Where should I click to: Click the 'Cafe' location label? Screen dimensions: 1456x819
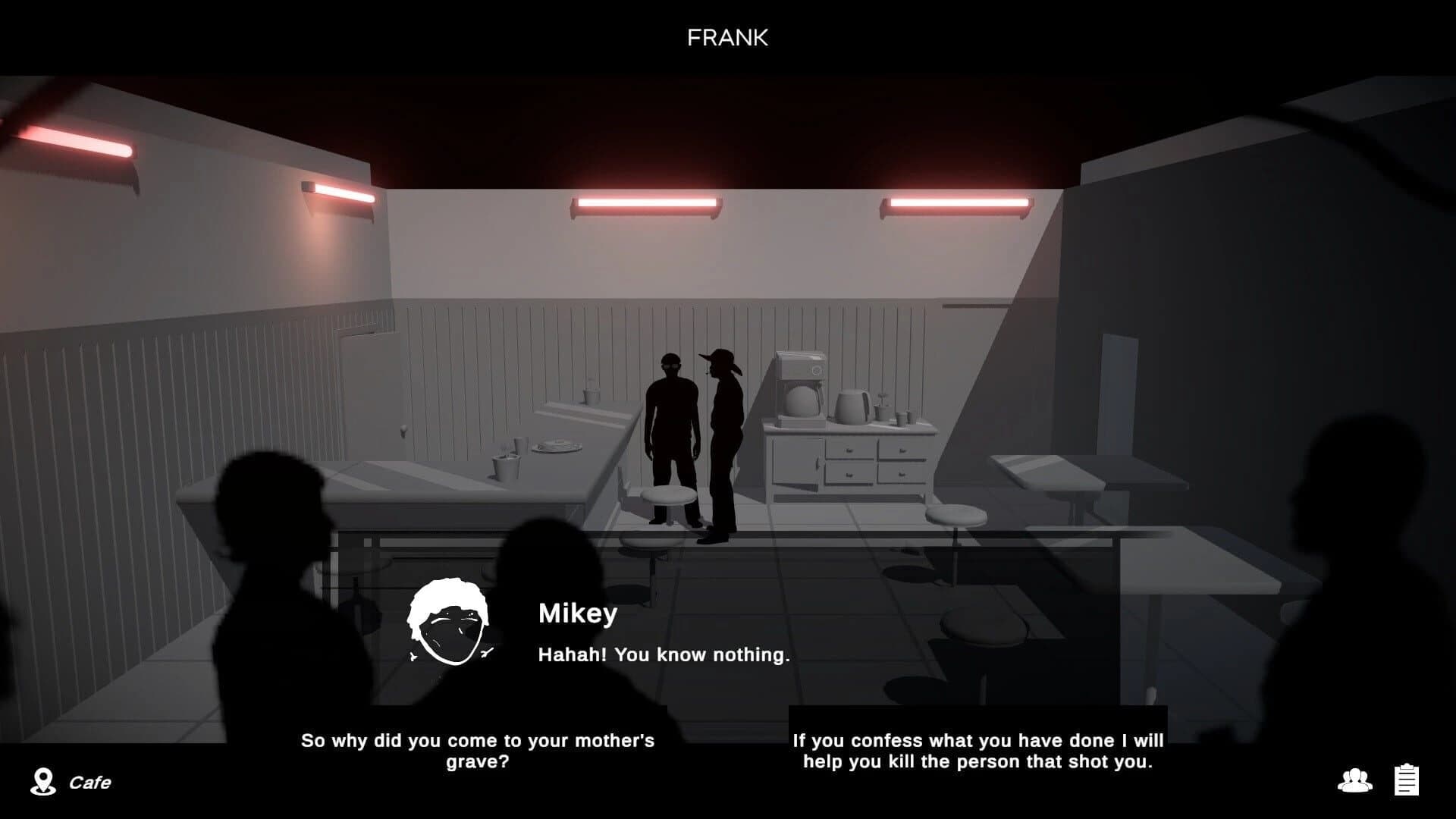[x=91, y=782]
